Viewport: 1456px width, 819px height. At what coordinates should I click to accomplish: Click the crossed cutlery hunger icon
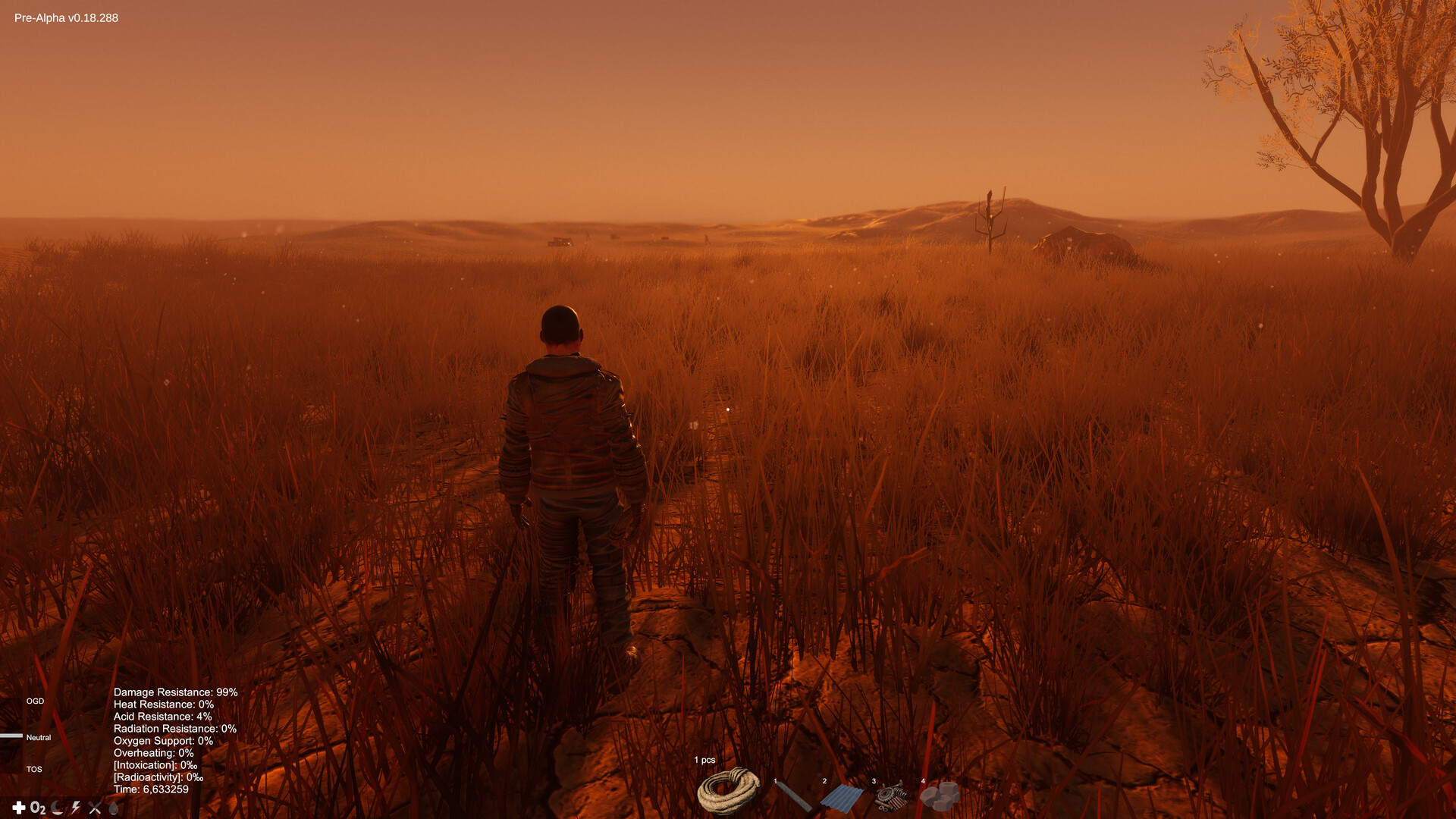pyautogui.click(x=94, y=808)
